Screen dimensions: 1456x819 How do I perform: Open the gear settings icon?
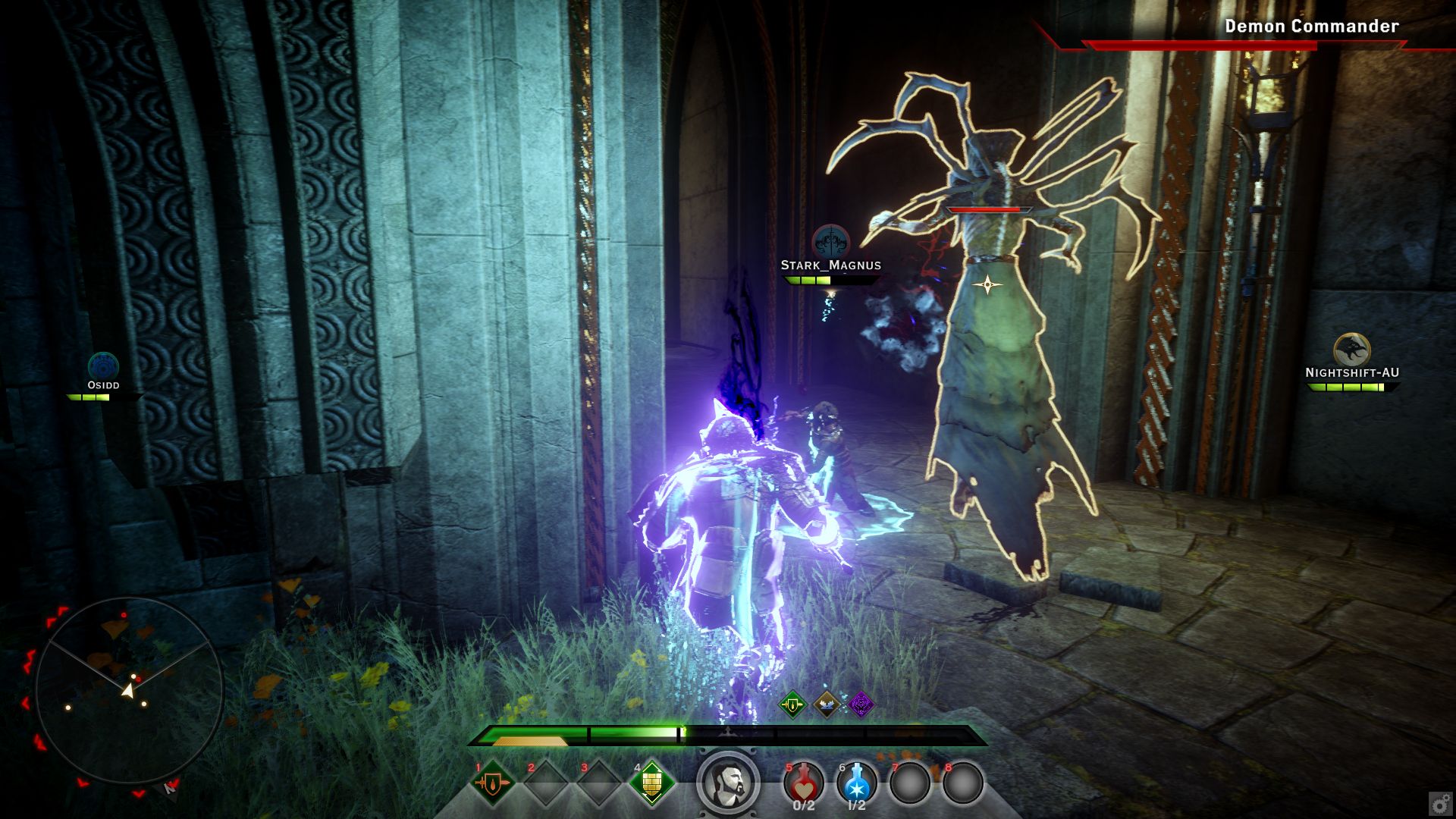(1439, 802)
